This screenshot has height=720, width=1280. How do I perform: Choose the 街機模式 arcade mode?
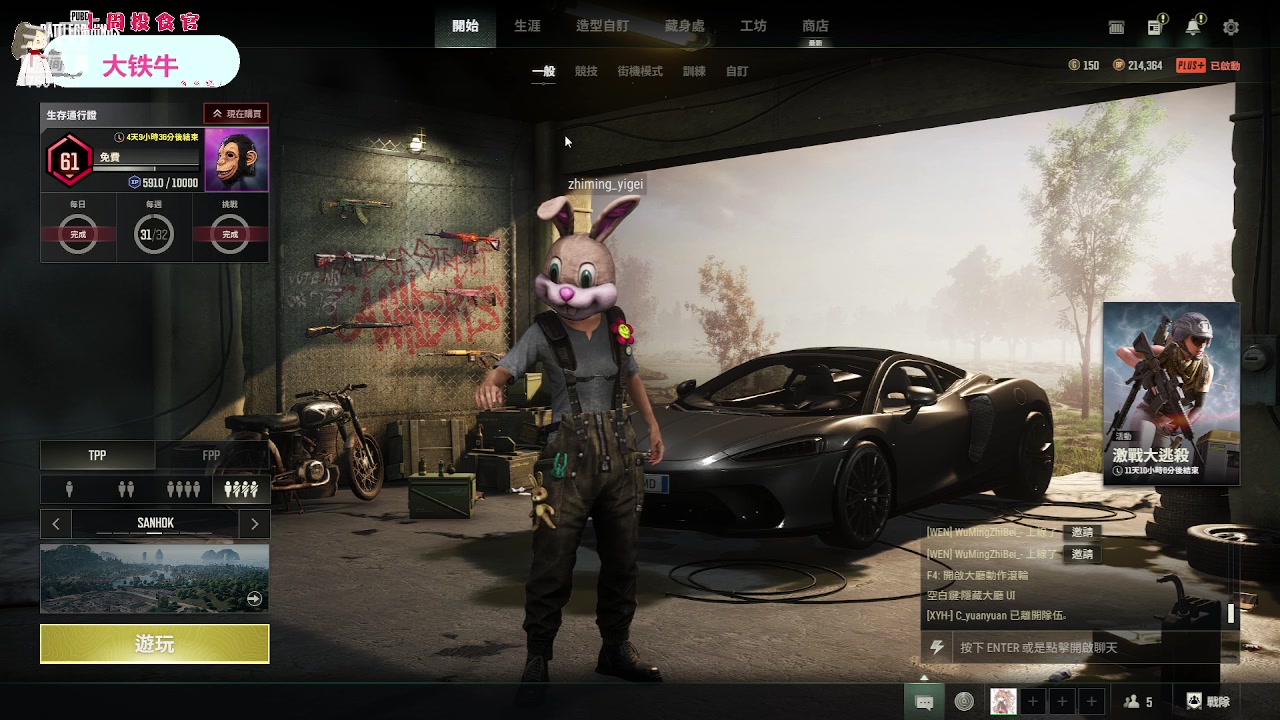(x=640, y=72)
